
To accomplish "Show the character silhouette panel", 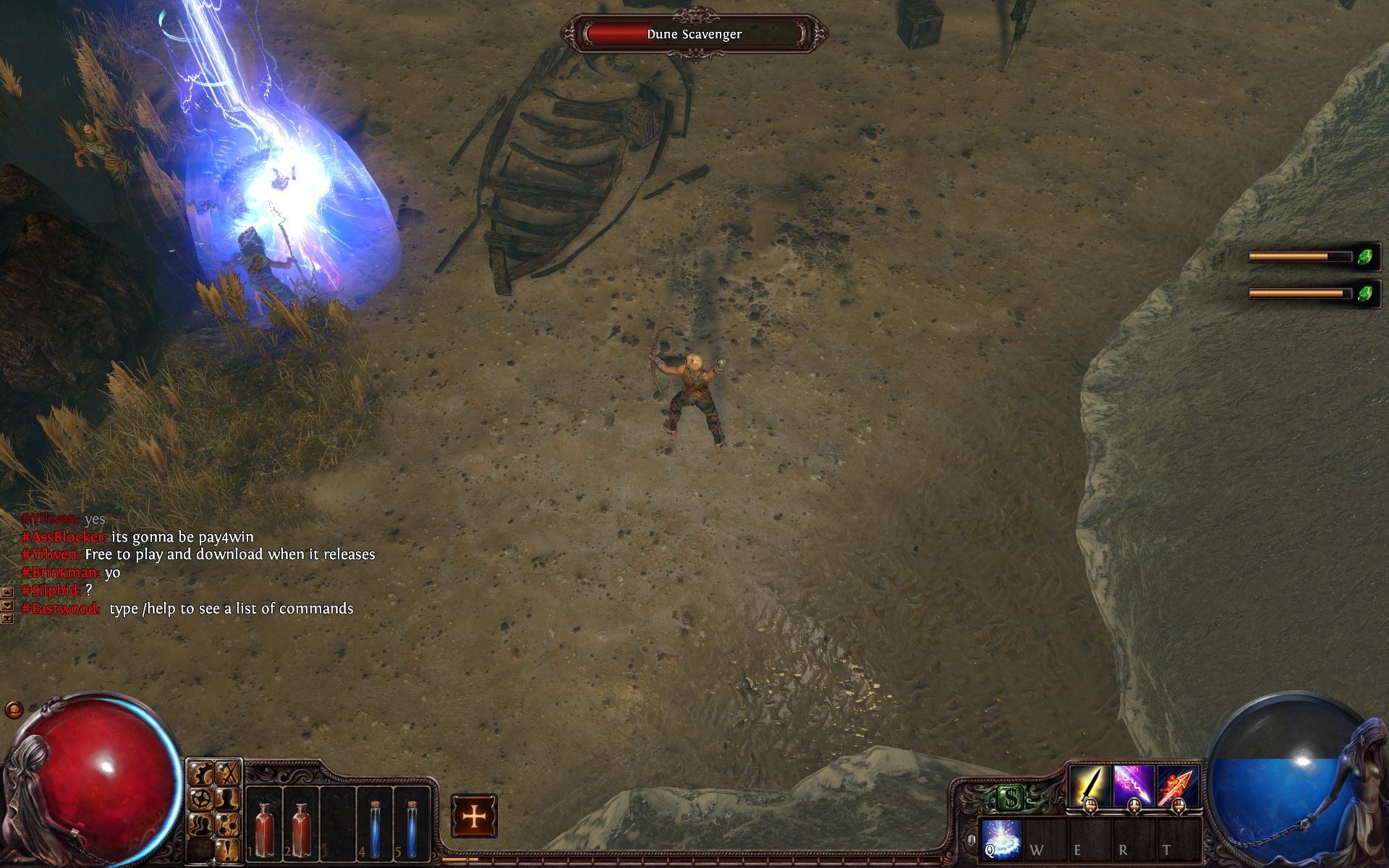I will click(x=229, y=800).
